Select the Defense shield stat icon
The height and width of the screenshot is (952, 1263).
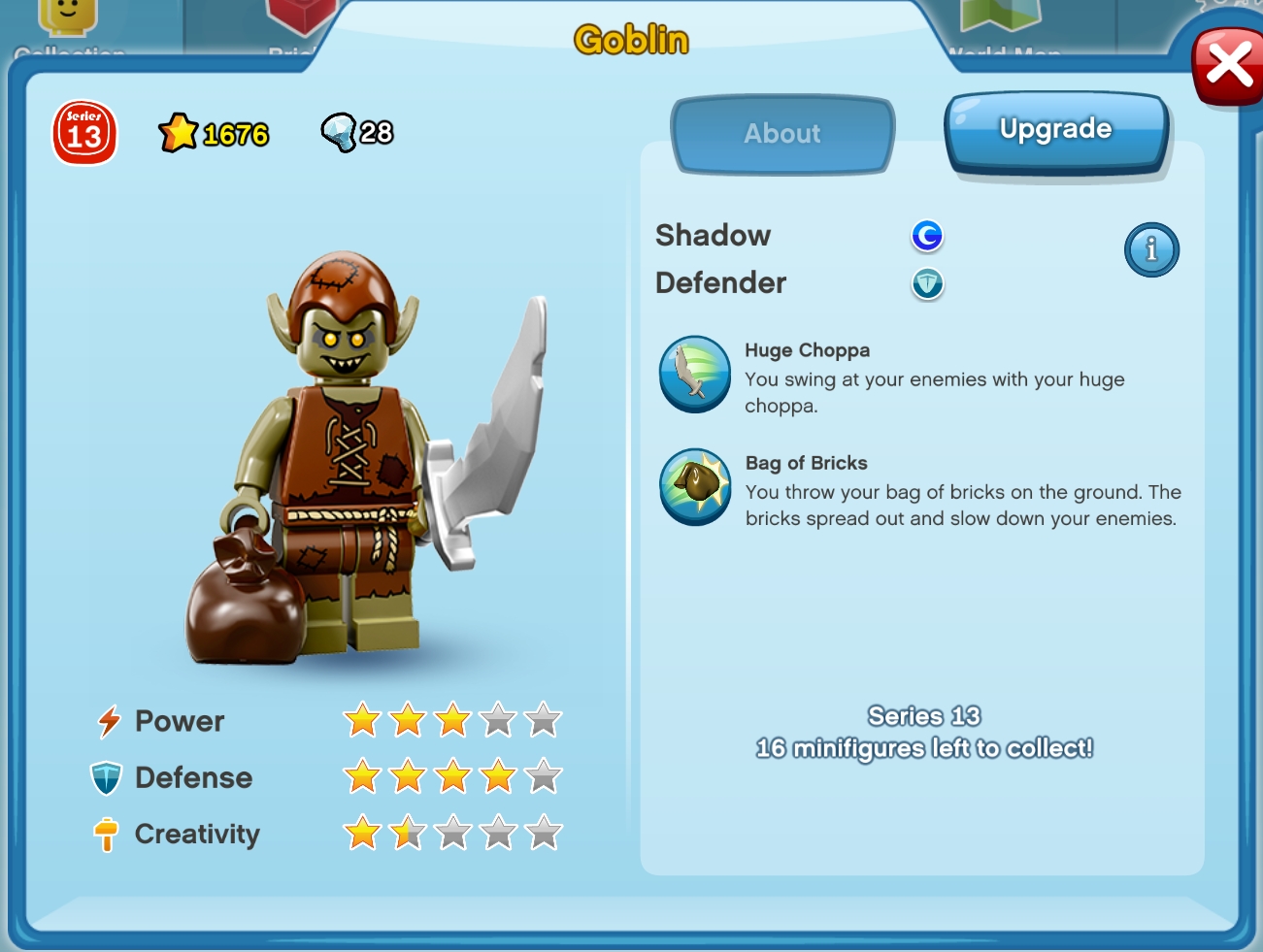tap(105, 777)
